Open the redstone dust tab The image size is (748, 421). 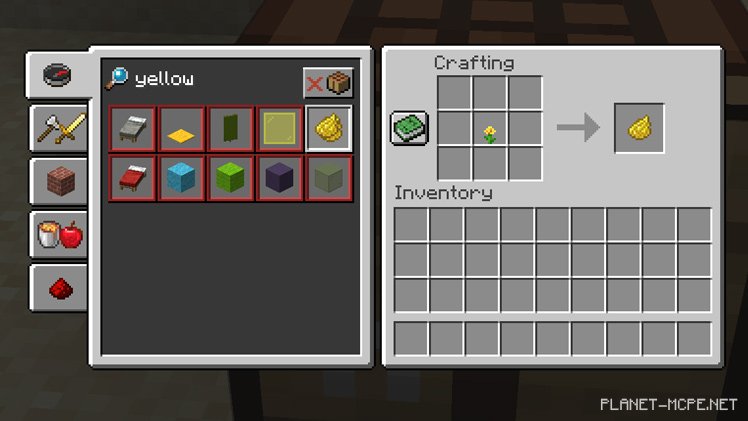[x=58, y=288]
